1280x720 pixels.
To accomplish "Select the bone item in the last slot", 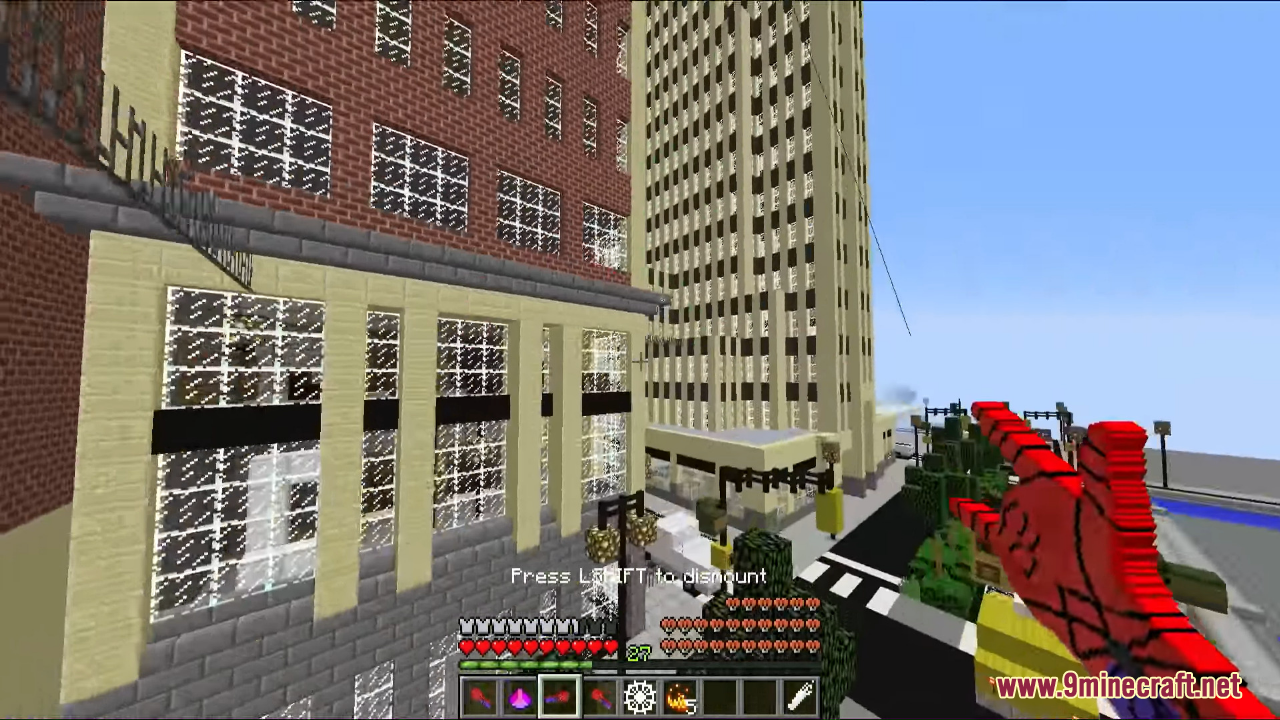I will click(798, 697).
